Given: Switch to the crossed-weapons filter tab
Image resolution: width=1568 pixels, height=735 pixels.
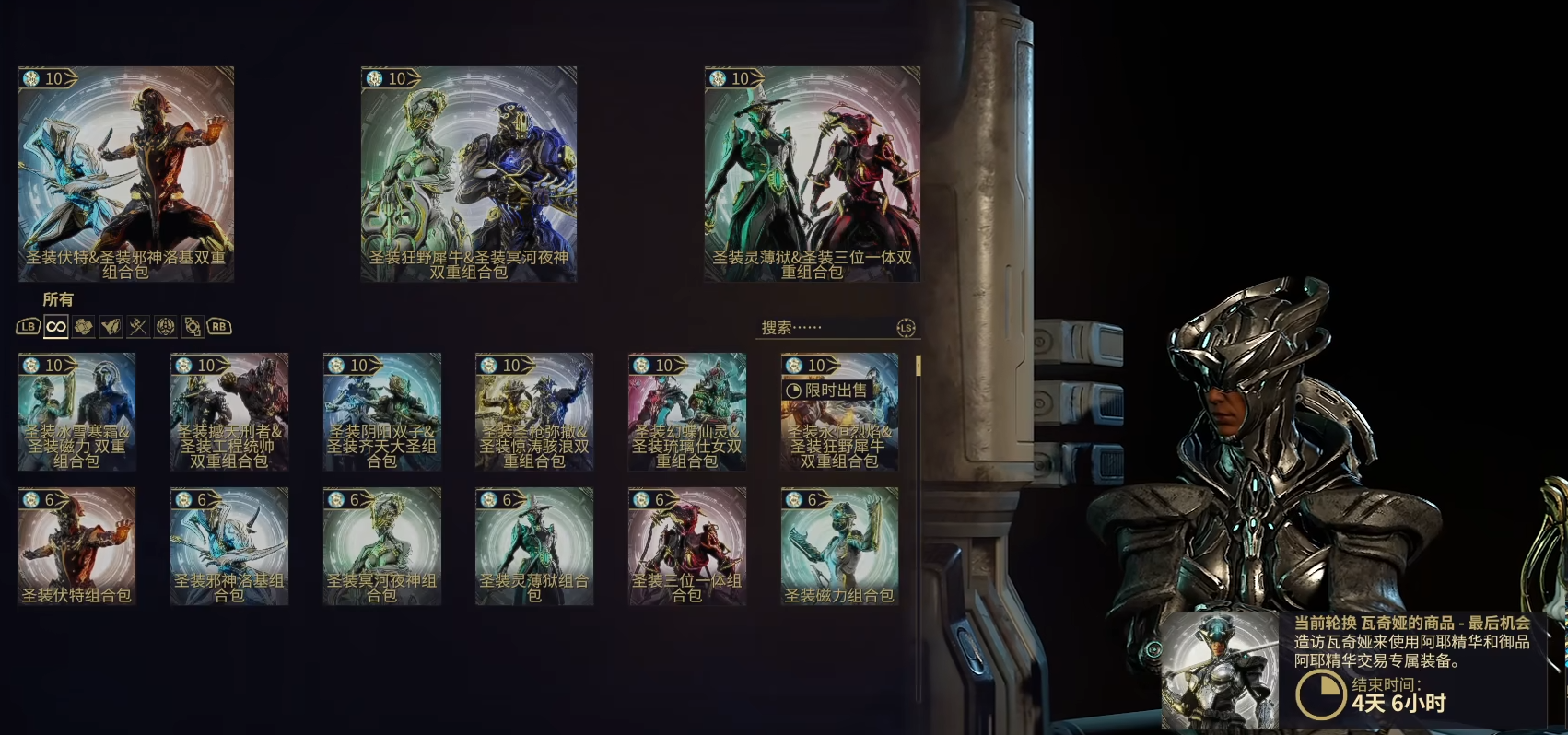Looking at the screenshot, I should (x=138, y=327).
